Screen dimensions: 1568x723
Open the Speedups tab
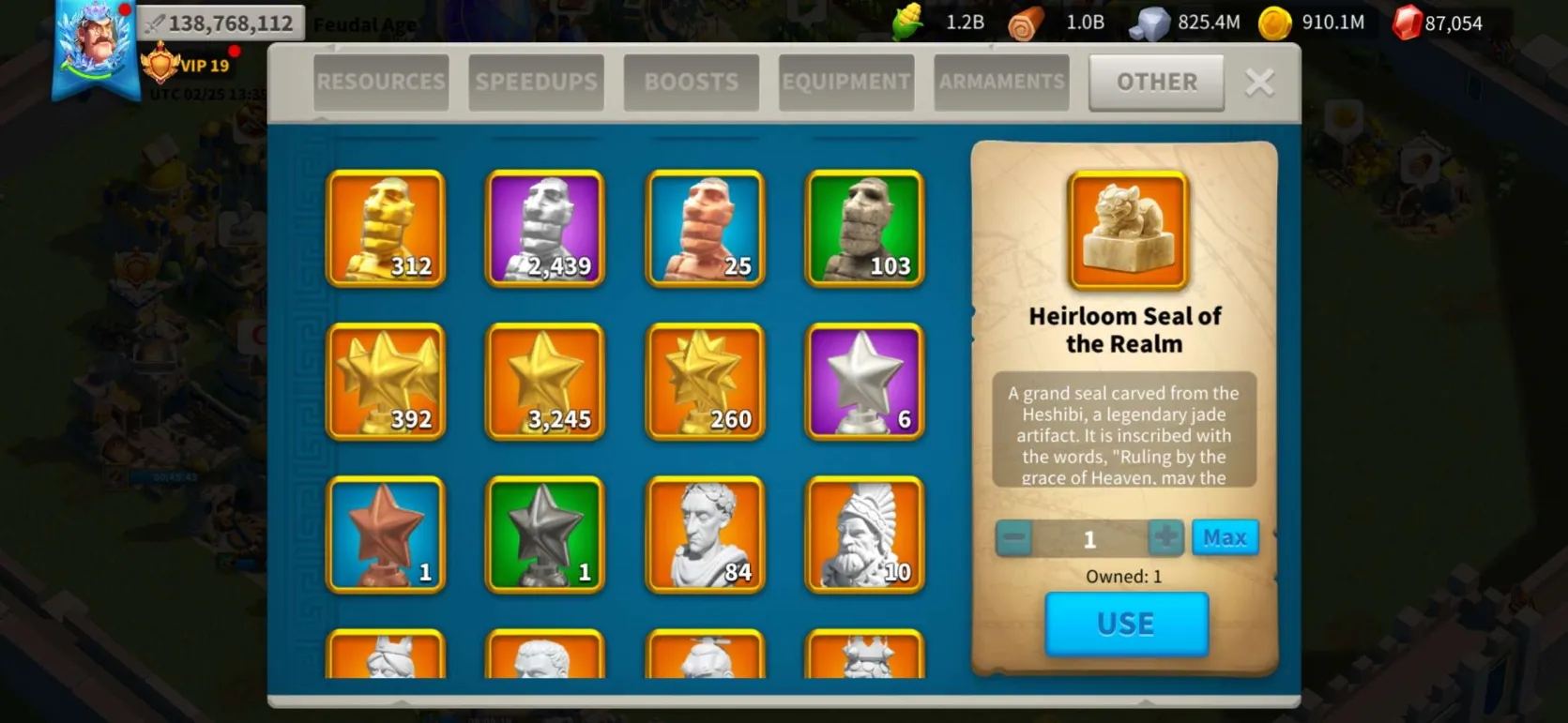(x=536, y=83)
